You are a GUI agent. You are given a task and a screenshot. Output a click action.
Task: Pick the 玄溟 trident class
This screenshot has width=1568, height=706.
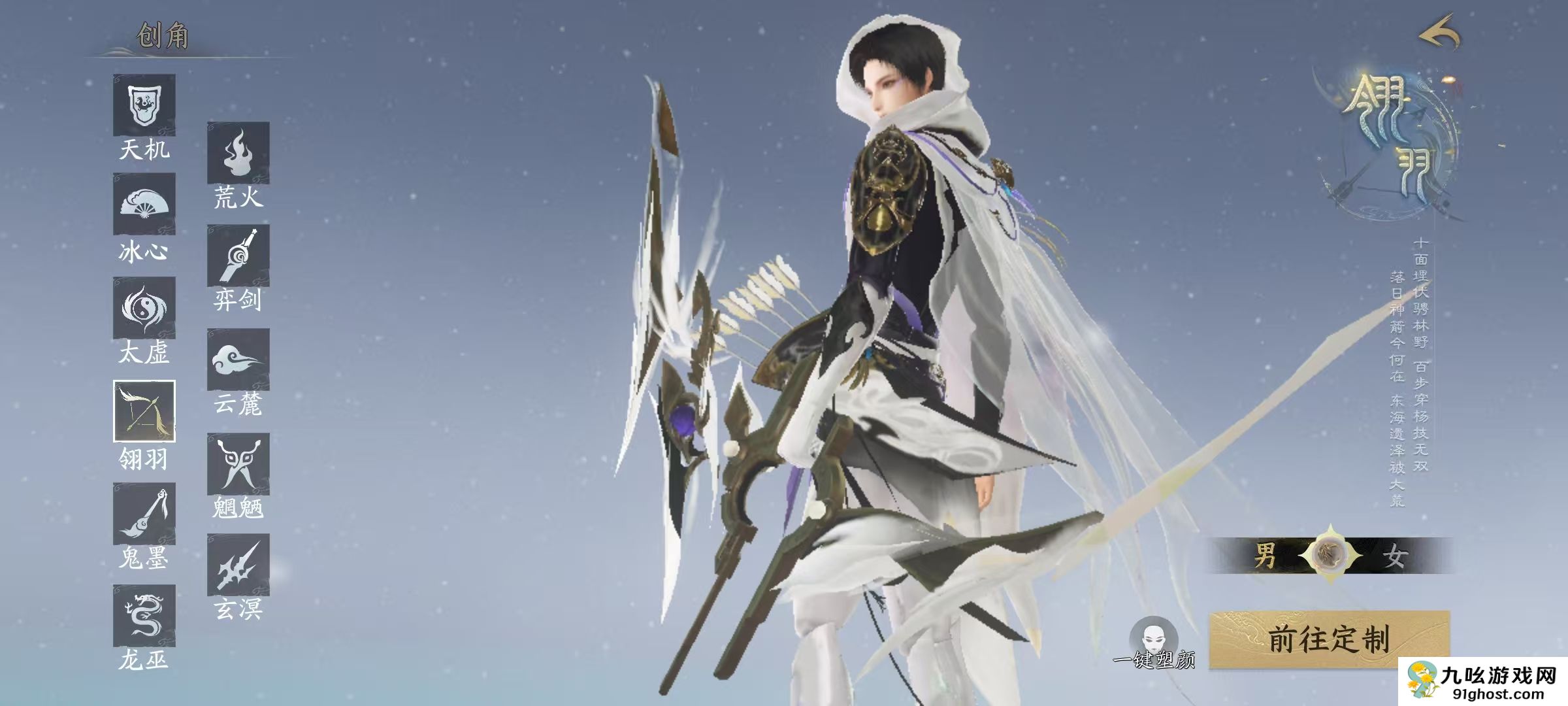pos(238,565)
